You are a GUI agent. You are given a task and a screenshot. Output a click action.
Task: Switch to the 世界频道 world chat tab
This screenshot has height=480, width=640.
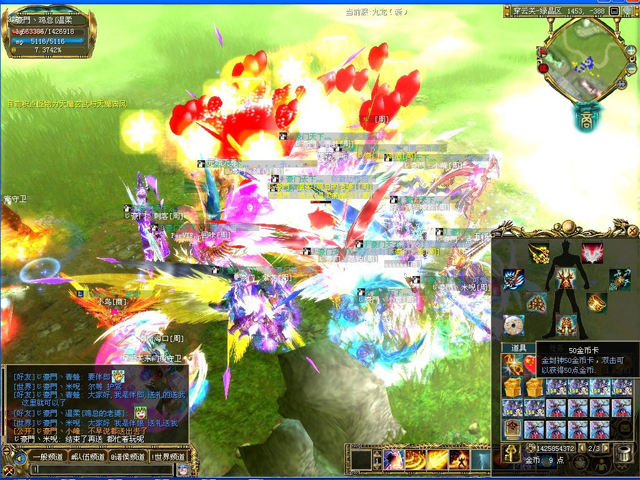[x=171, y=456]
